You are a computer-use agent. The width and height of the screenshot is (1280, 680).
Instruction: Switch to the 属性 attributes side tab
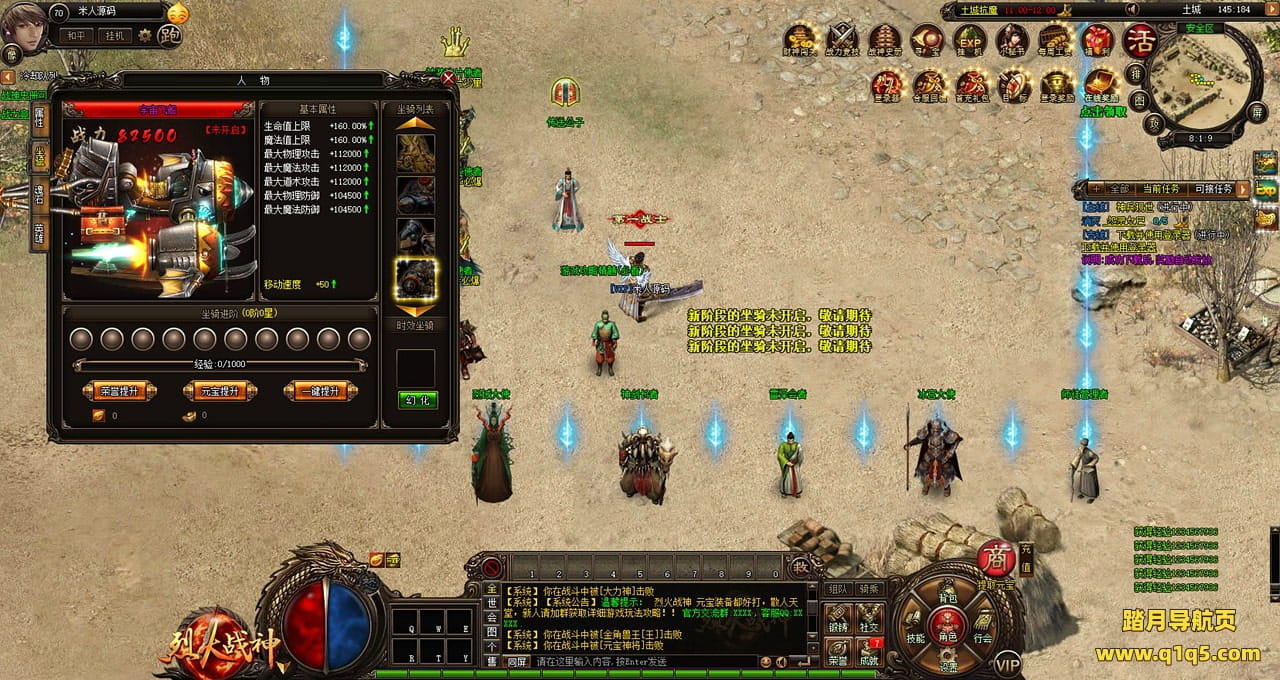(39, 120)
